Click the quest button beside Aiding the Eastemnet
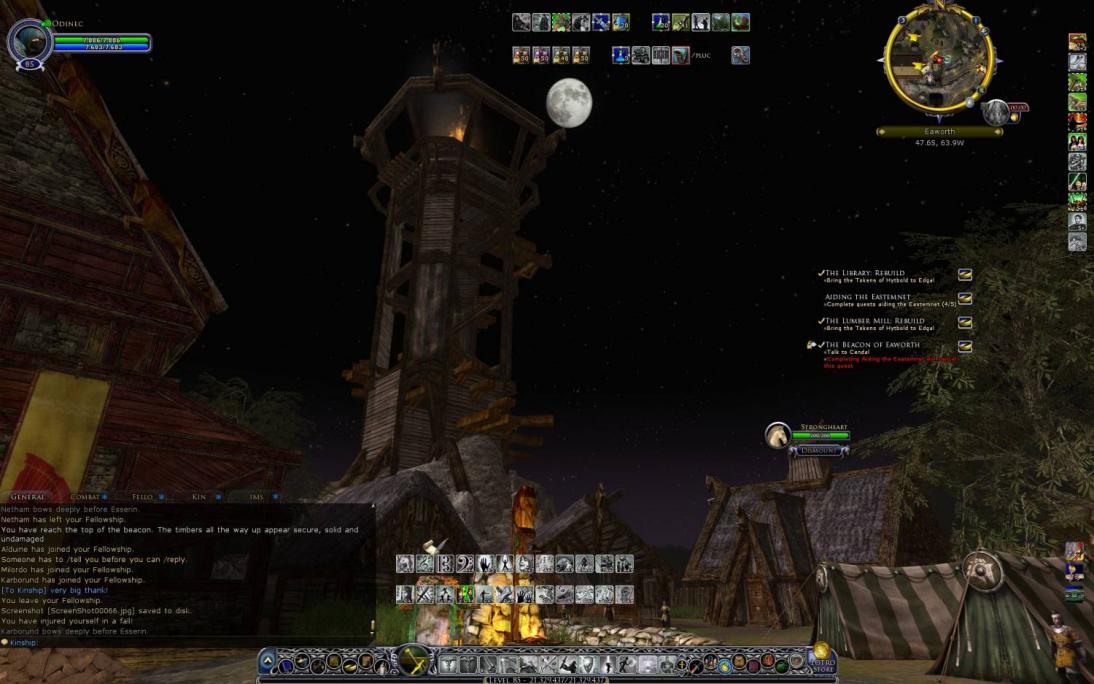Screen dimensions: 1094x684 [965, 298]
